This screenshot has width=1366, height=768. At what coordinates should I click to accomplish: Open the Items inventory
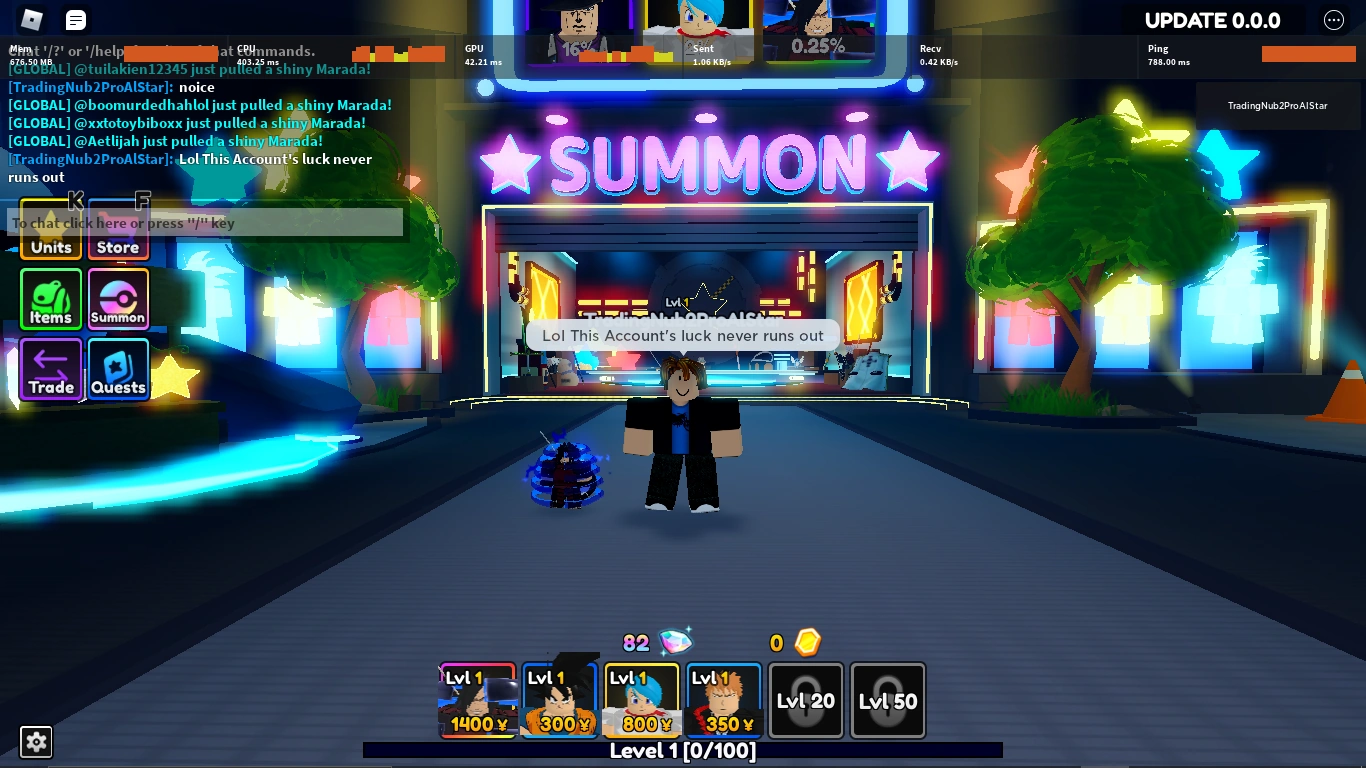(x=51, y=299)
